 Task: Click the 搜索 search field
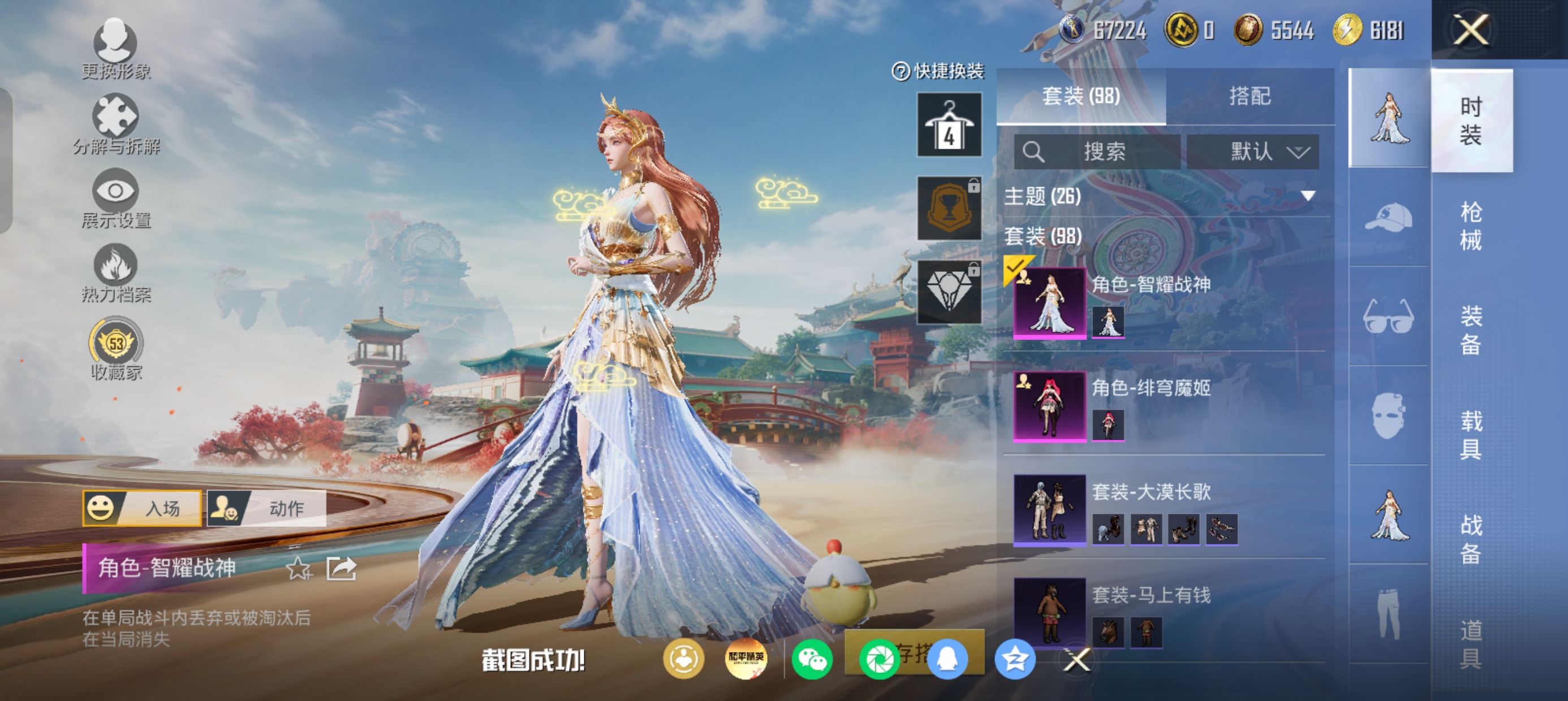click(1097, 152)
